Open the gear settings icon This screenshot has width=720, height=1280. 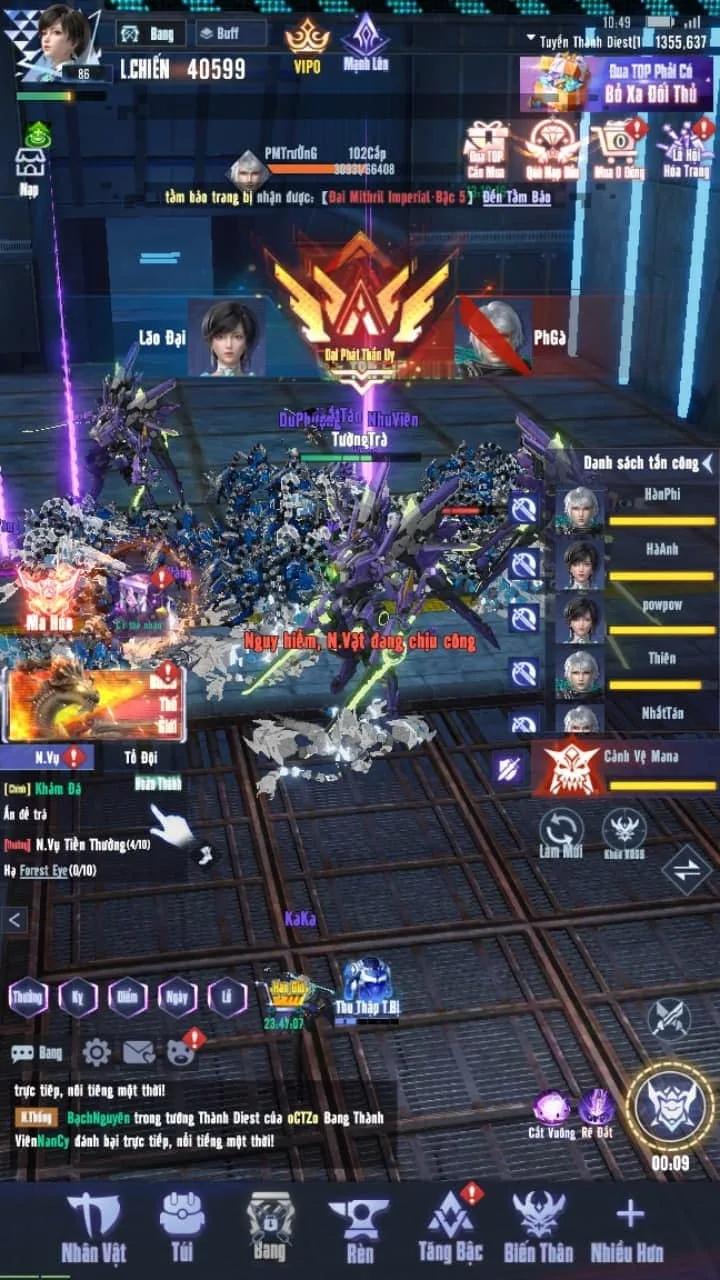pos(96,1052)
